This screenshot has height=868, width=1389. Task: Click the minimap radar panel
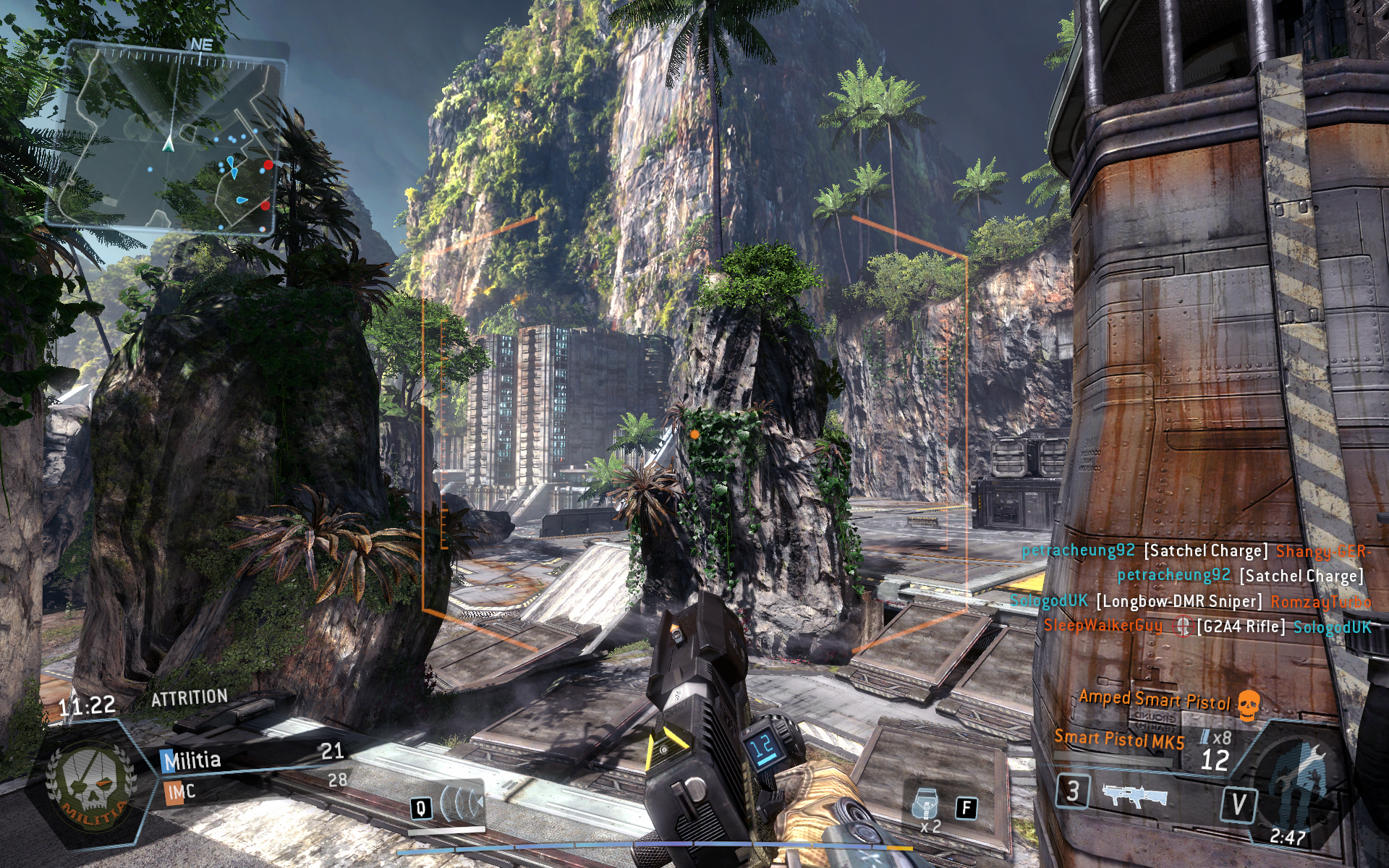point(165,136)
